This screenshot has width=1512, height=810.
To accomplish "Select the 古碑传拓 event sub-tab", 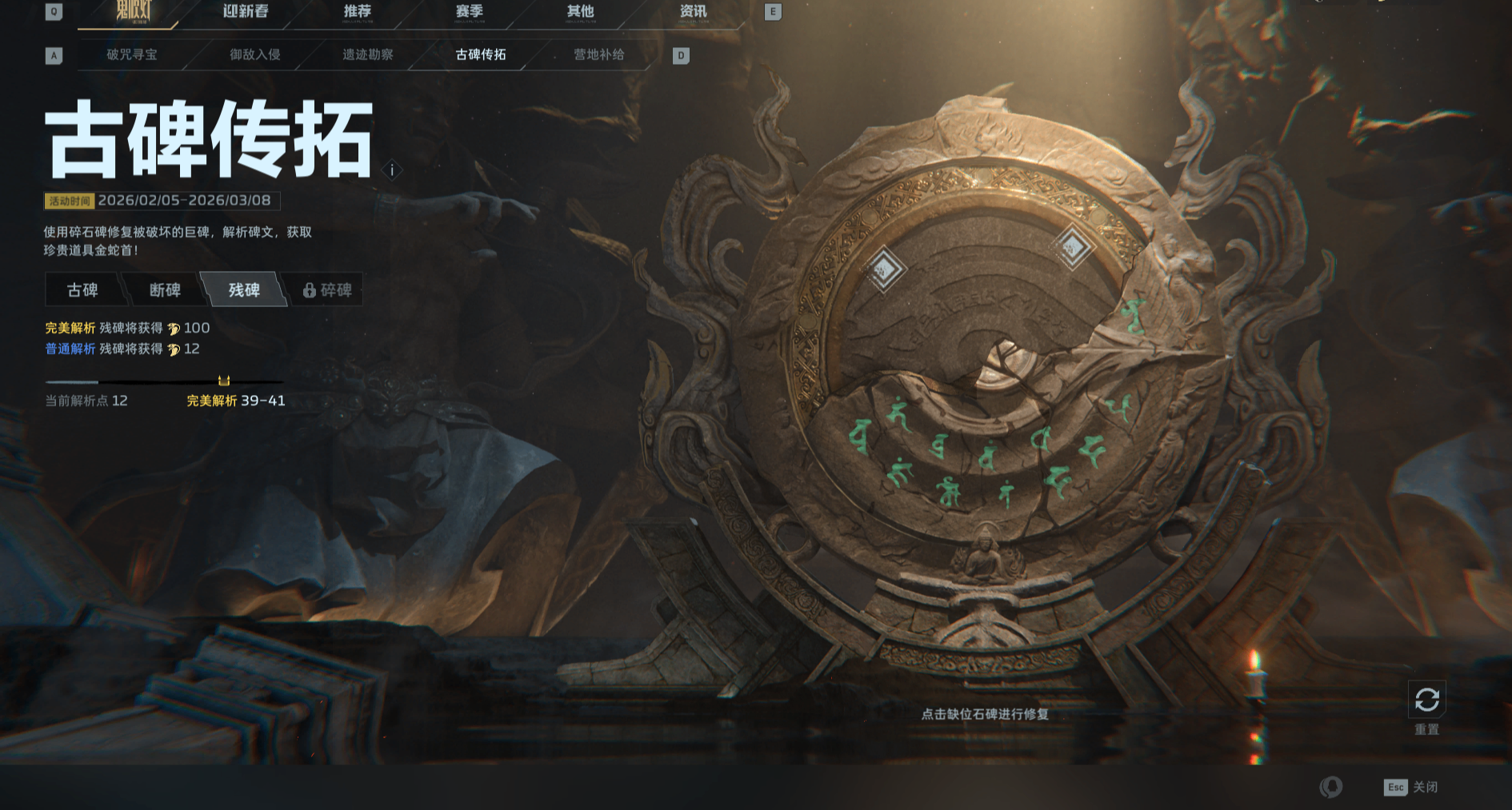I will [x=480, y=54].
